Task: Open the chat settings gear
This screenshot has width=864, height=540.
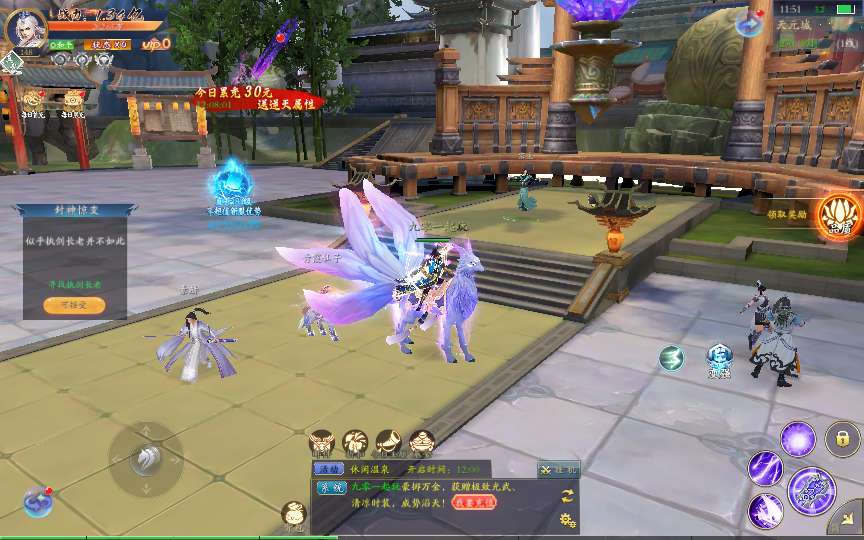Action: tap(568, 519)
